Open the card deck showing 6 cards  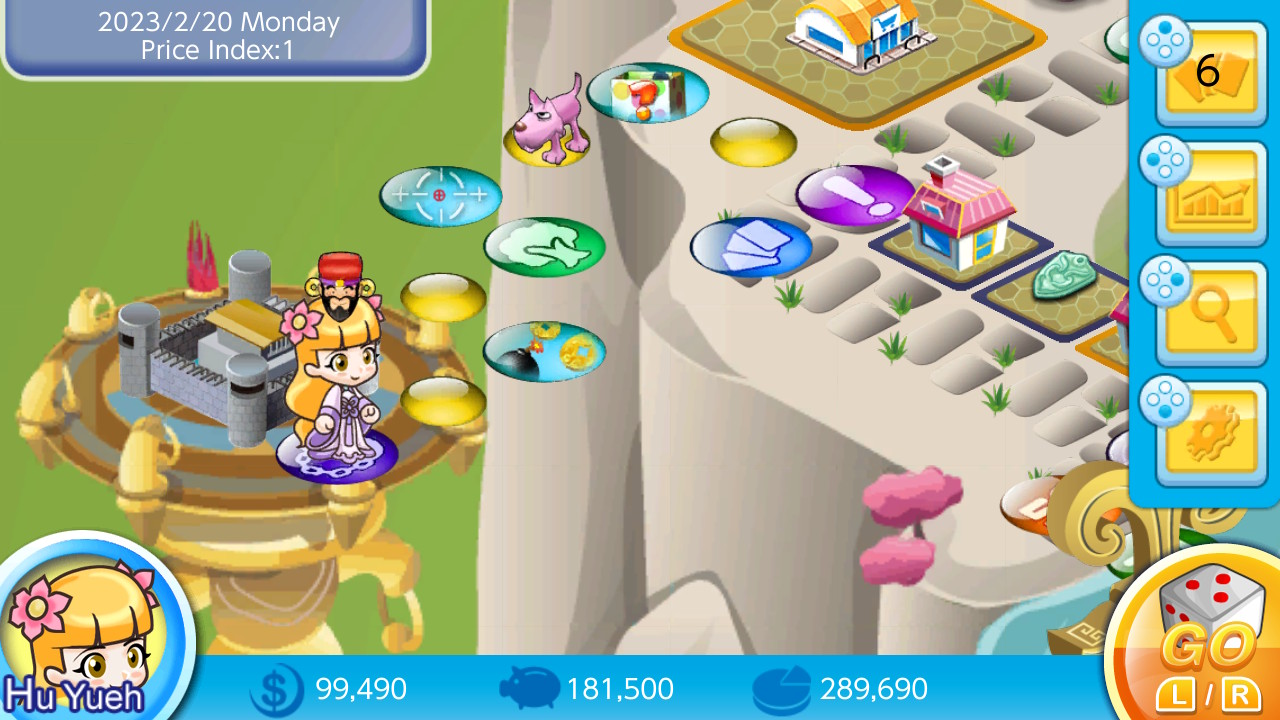pos(1208,75)
